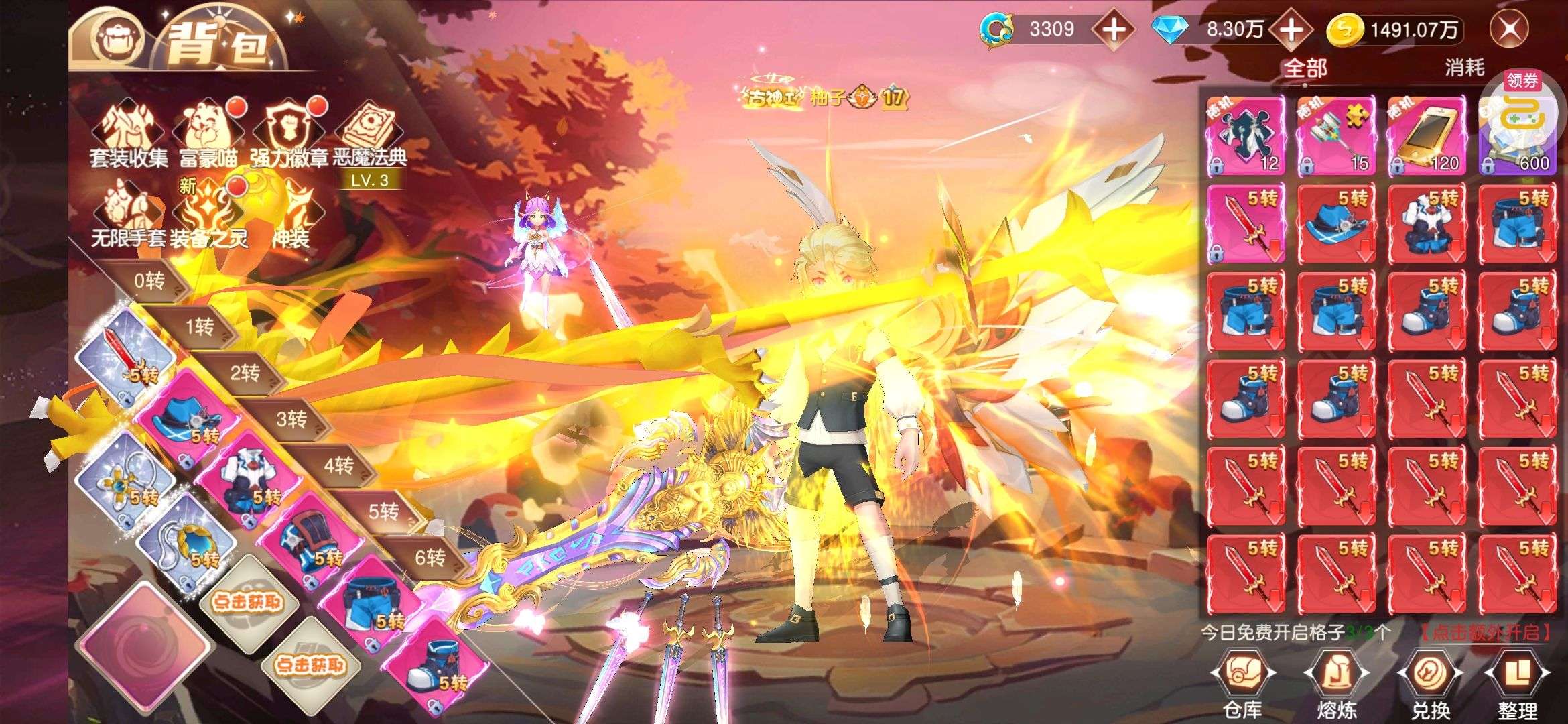Open the 兑换 exchange
The width and height of the screenshot is (1568, 724).
[1431, 685]
